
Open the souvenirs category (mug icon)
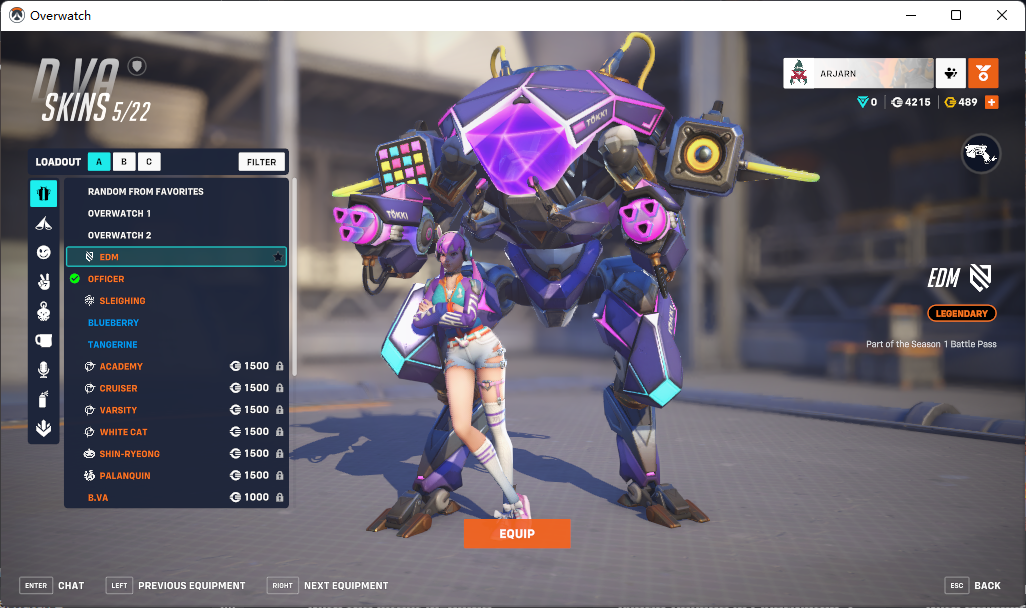tap(43, 340)
